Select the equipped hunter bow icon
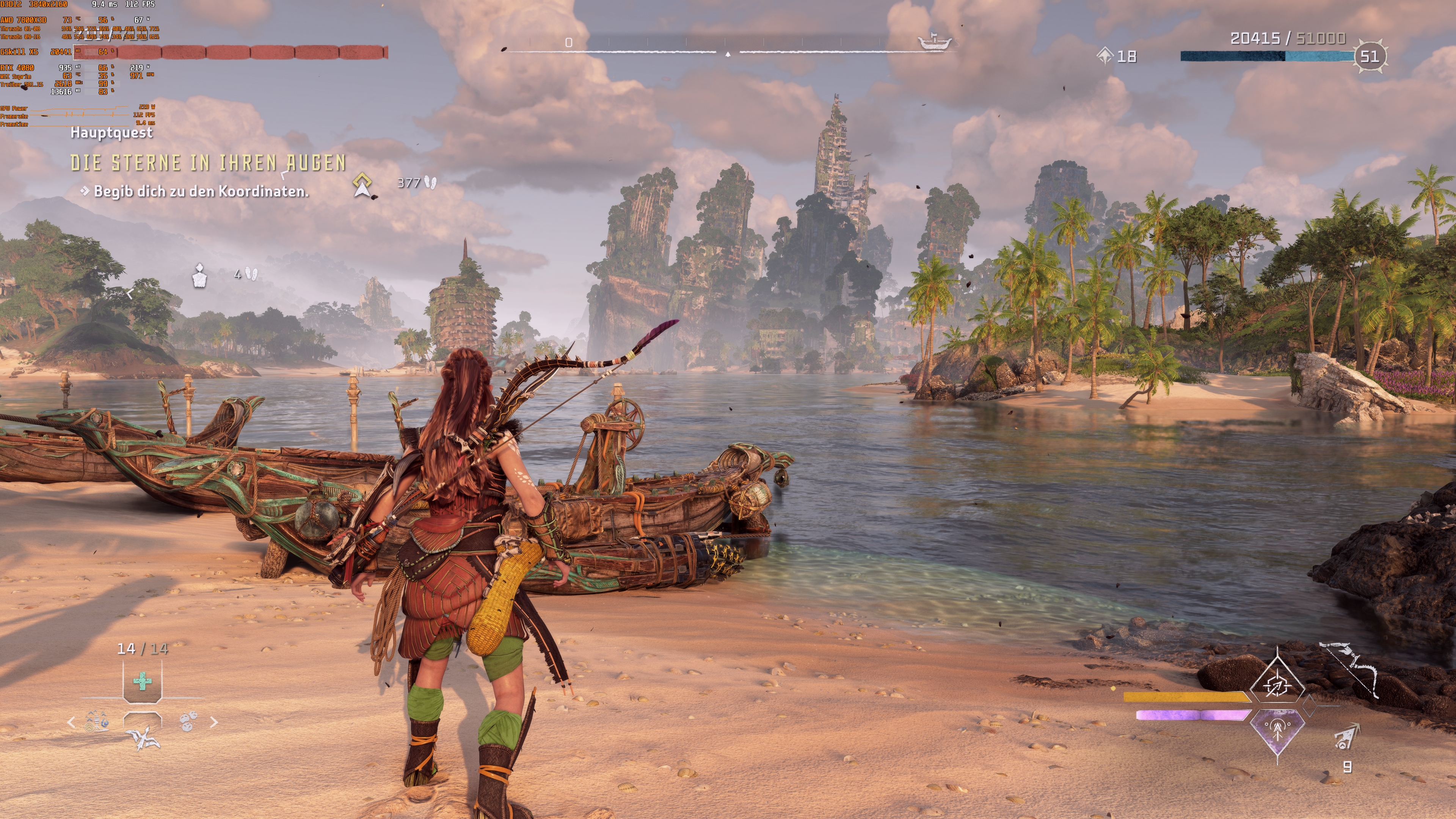The height and width of the screenshot is (819, 1456). (x=1350, y=670)
